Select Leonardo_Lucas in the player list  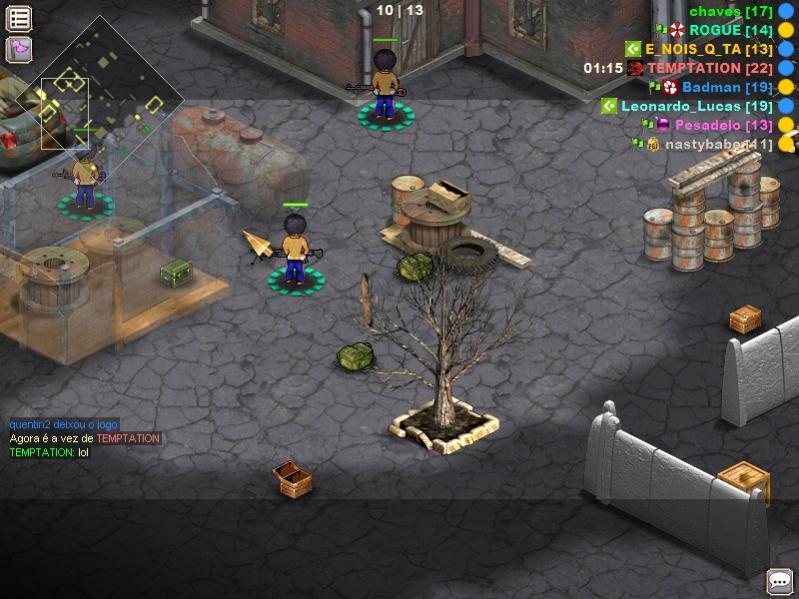[696, 106]
